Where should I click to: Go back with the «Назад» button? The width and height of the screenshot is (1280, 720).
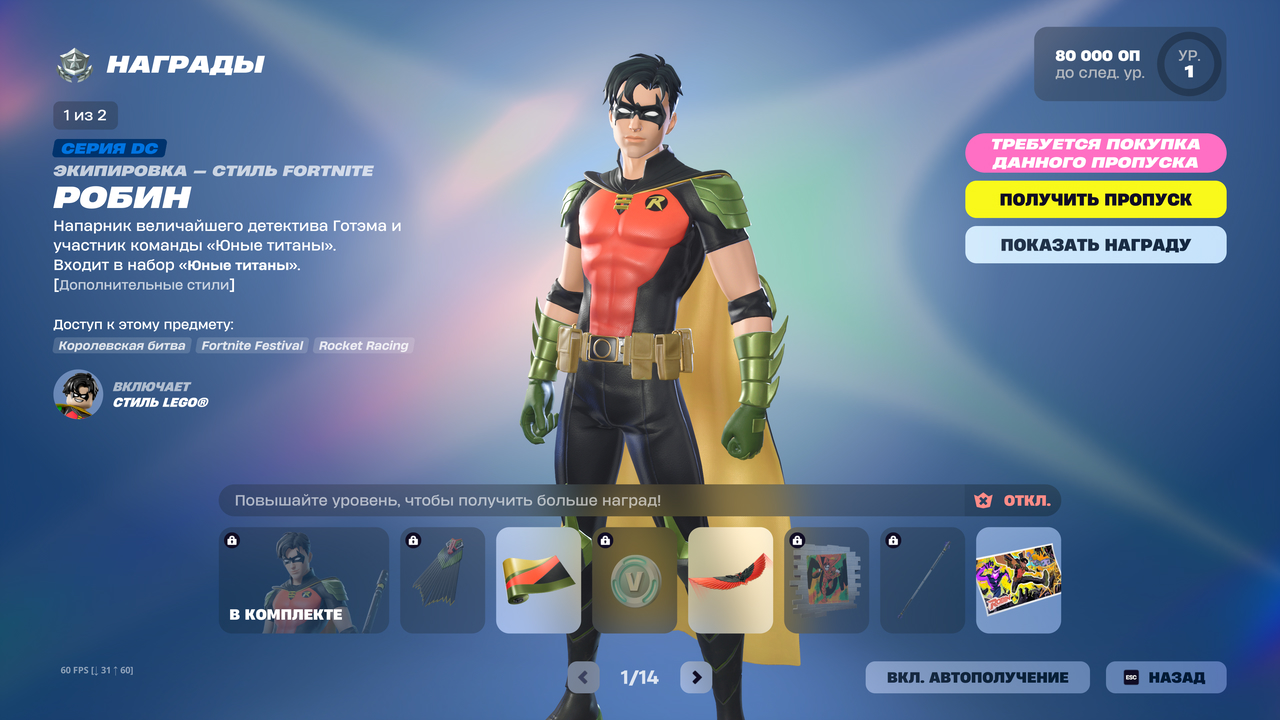(1165, 677)
